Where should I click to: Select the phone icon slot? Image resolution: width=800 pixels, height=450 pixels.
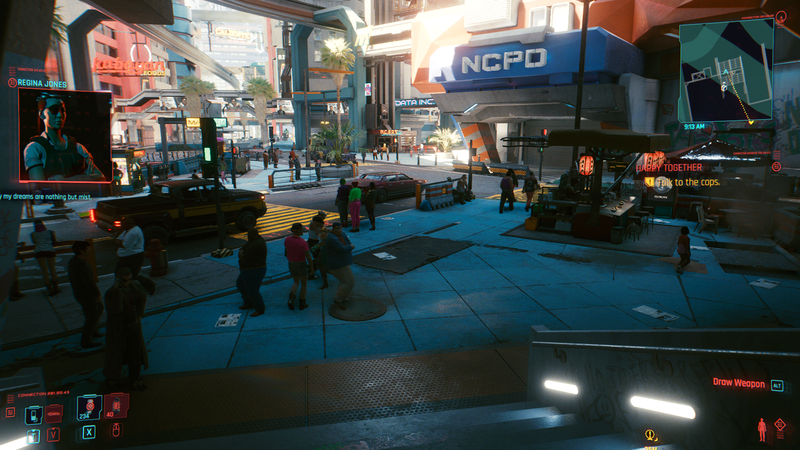[x=32, y=413]
